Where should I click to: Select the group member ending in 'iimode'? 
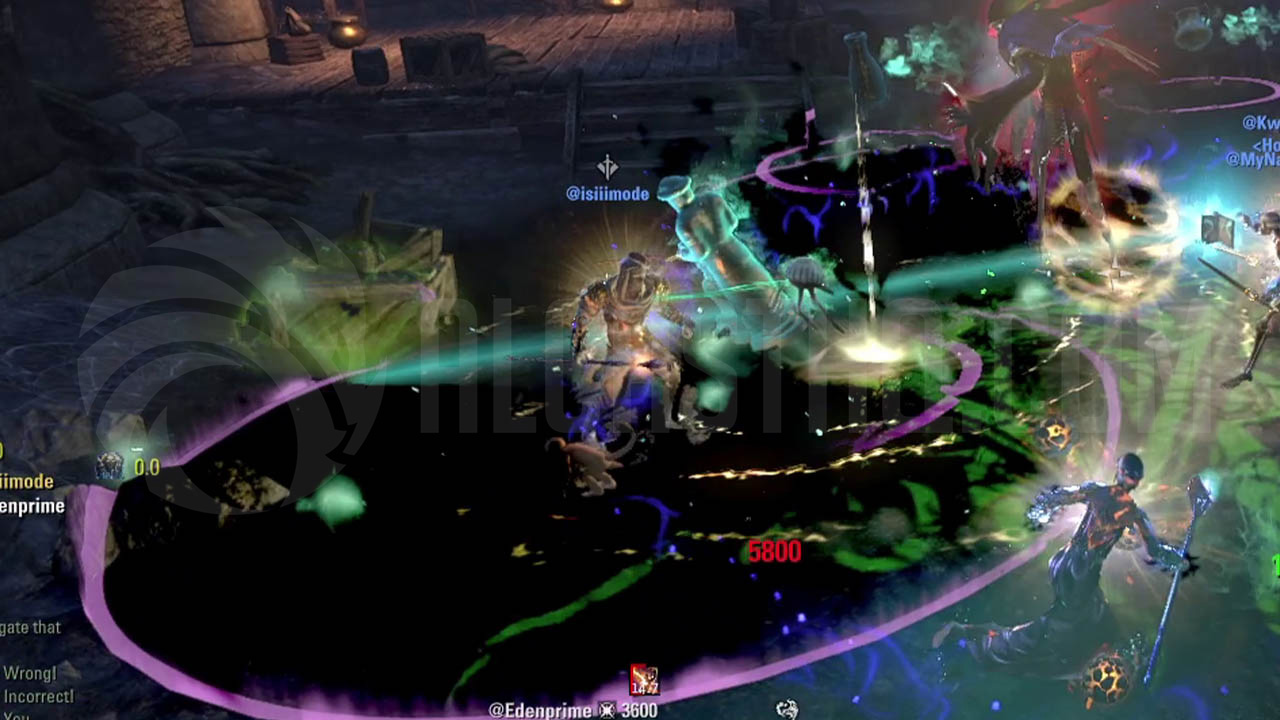[27, 483]
